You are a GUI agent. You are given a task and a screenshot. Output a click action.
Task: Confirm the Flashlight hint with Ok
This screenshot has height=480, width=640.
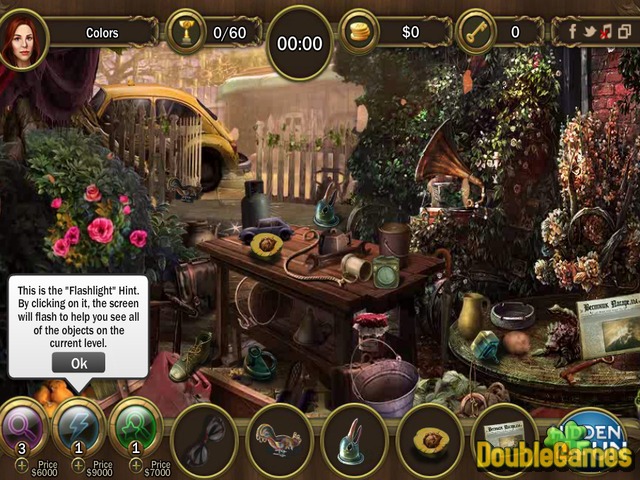(79, 363)
